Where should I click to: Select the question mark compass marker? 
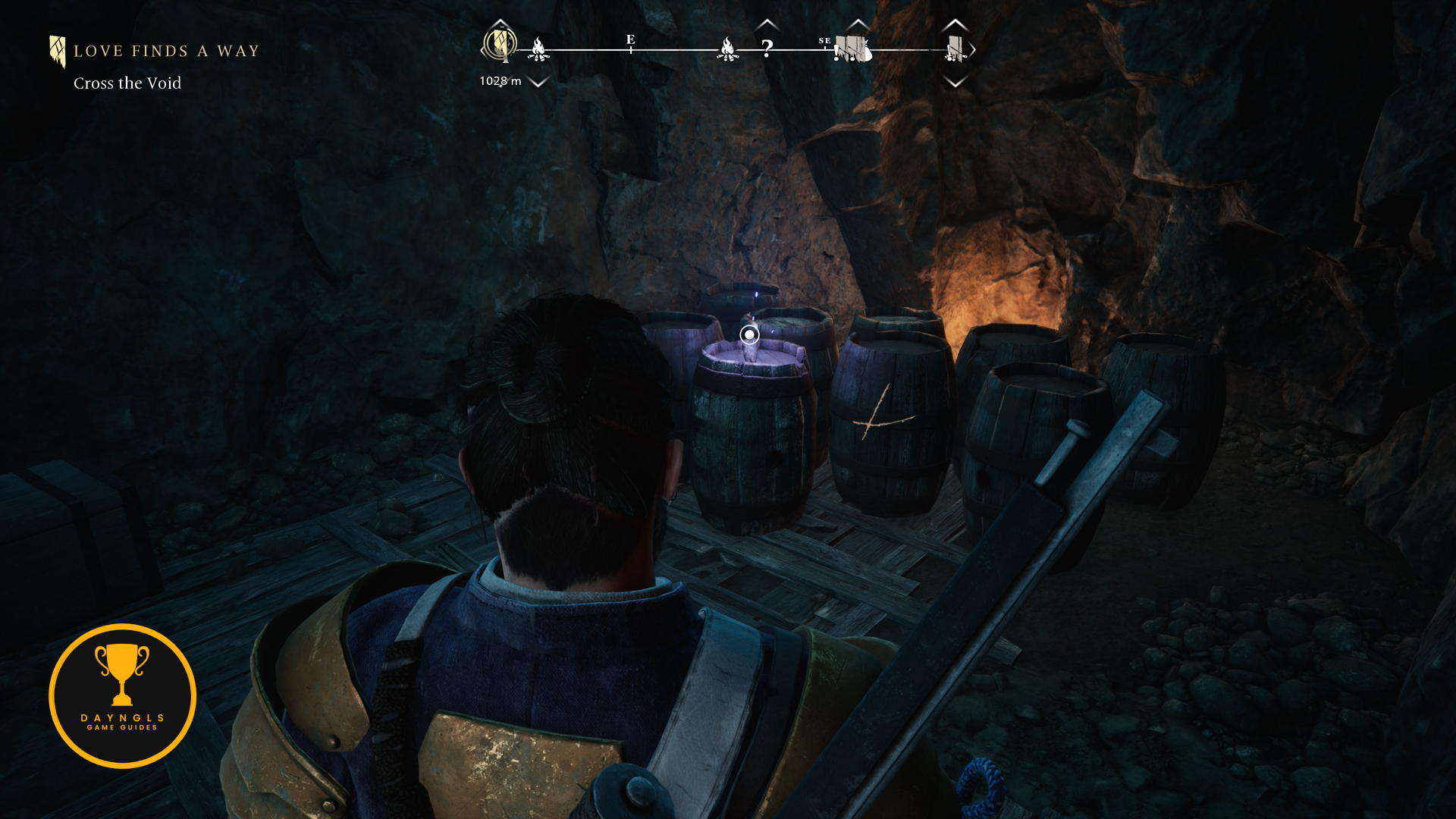(x=767, y=49)
